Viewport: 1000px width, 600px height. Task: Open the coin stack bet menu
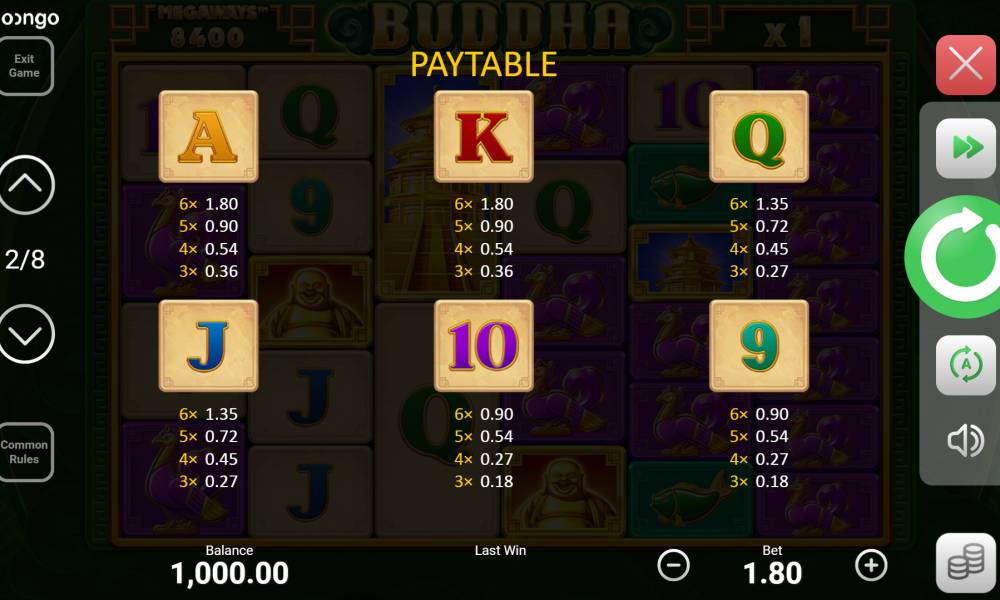pos(965,563)
